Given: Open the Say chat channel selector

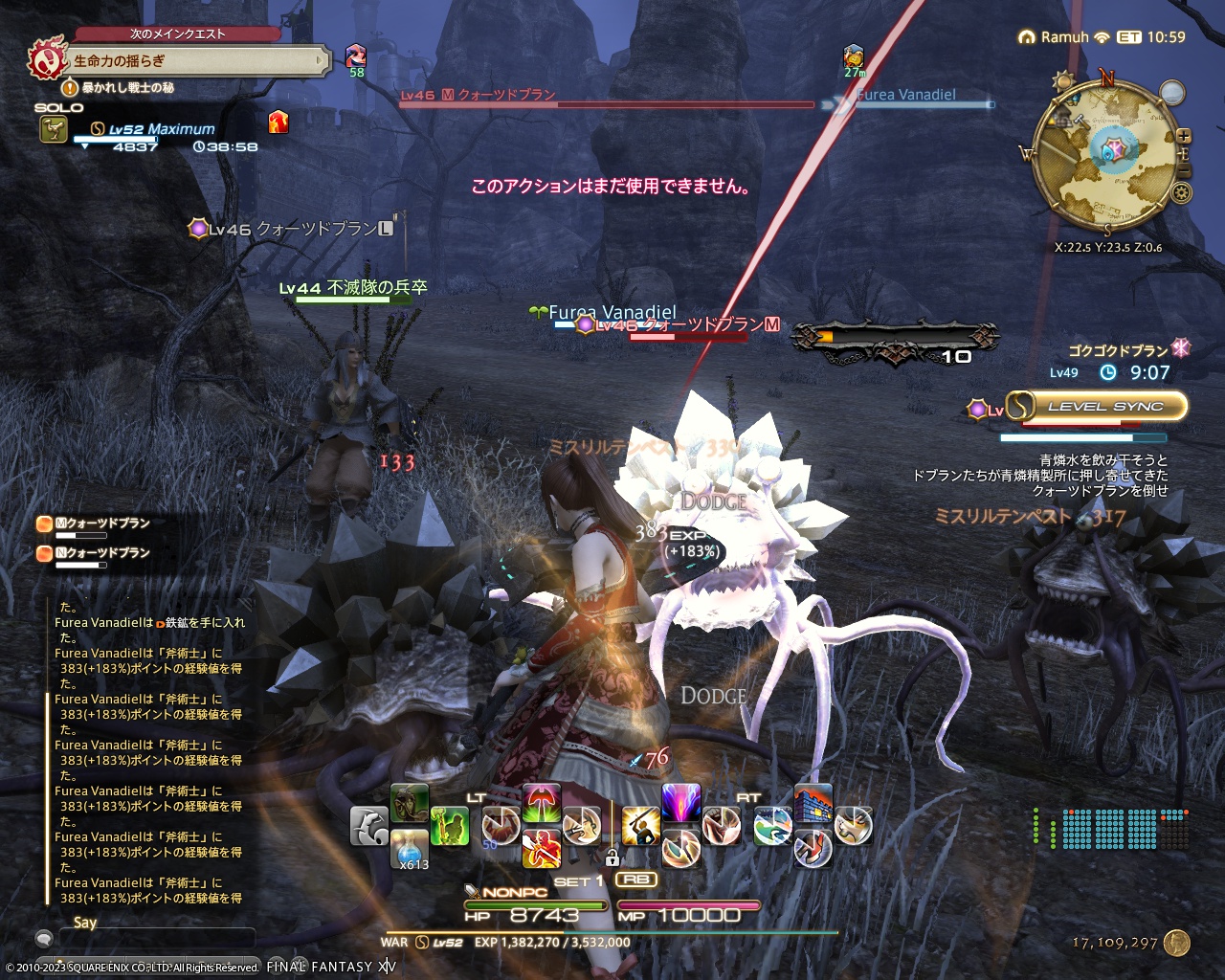Looking at the screenshot, I should (x=45, y=941).
